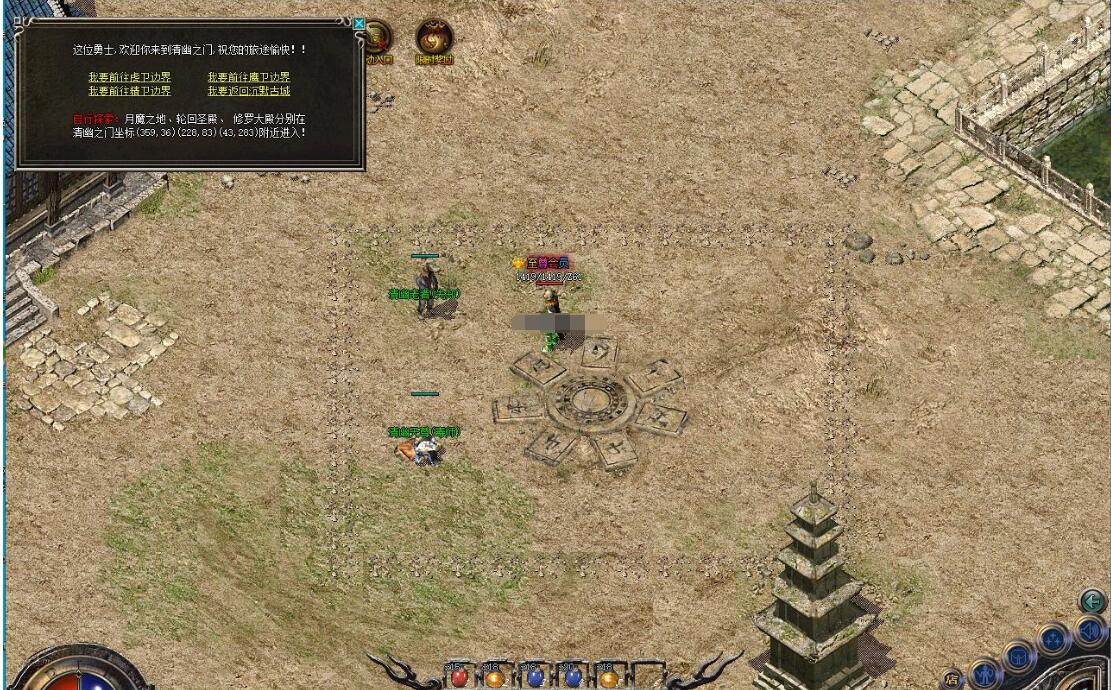Choose 我要前往虎卫边界 in the dialog

click(x=129, y=77)
